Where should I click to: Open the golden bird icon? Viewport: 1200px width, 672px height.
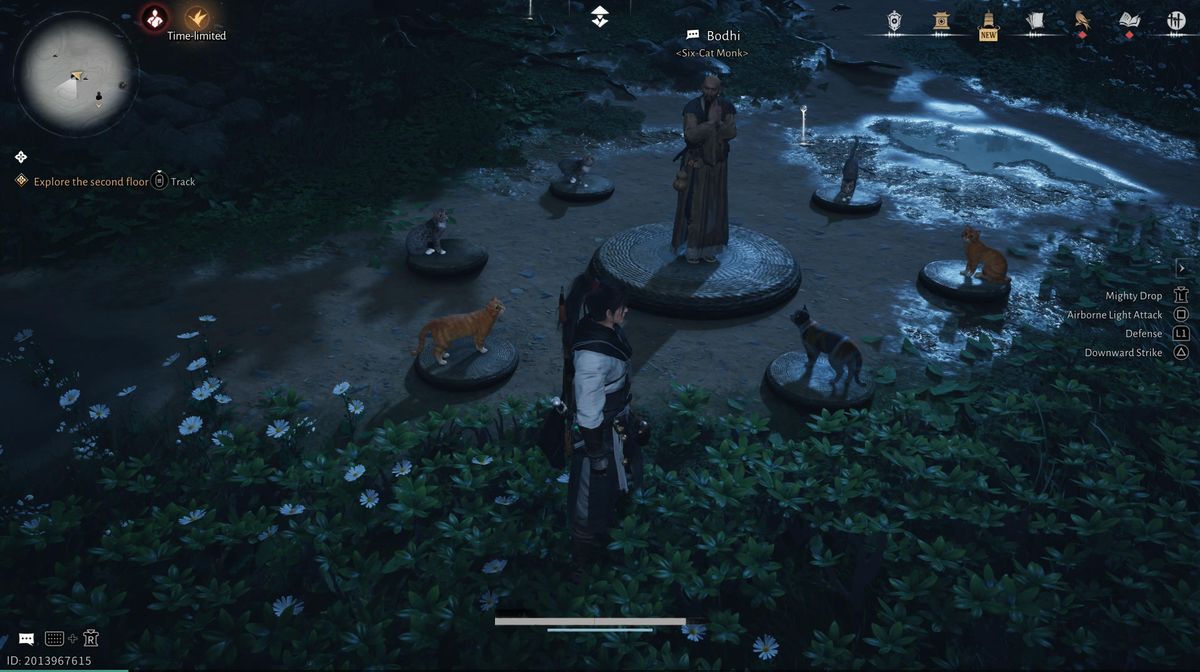pyautogui.click(x=1082, y=20)
